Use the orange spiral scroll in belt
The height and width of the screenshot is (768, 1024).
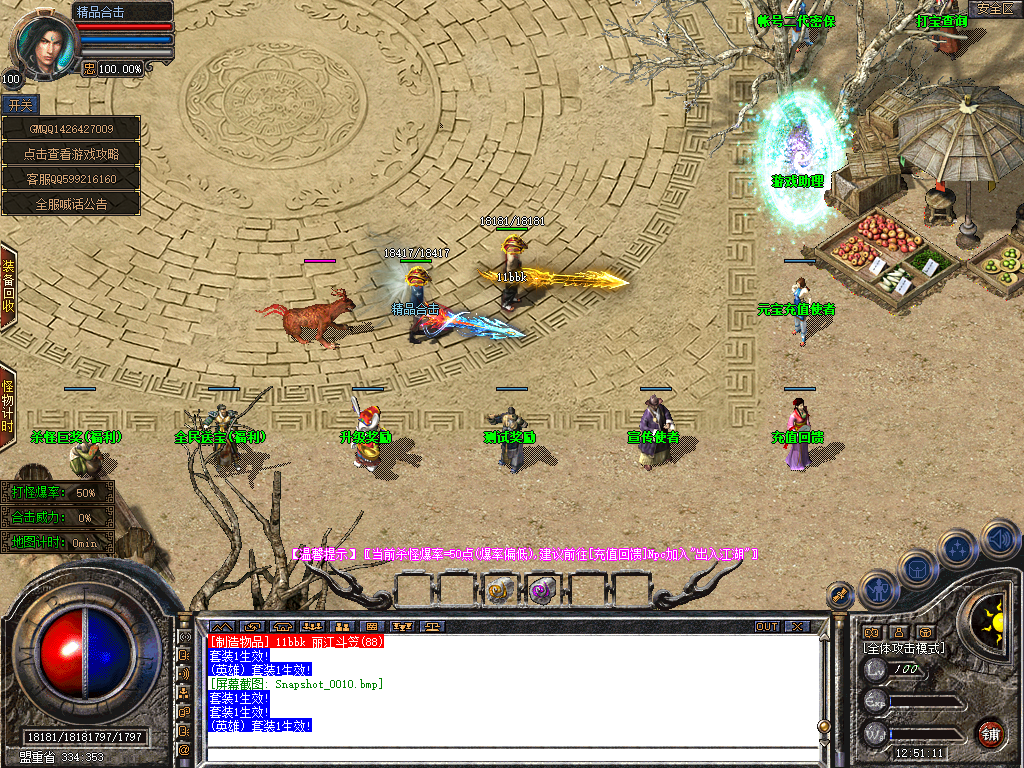(x=500, y=591)
